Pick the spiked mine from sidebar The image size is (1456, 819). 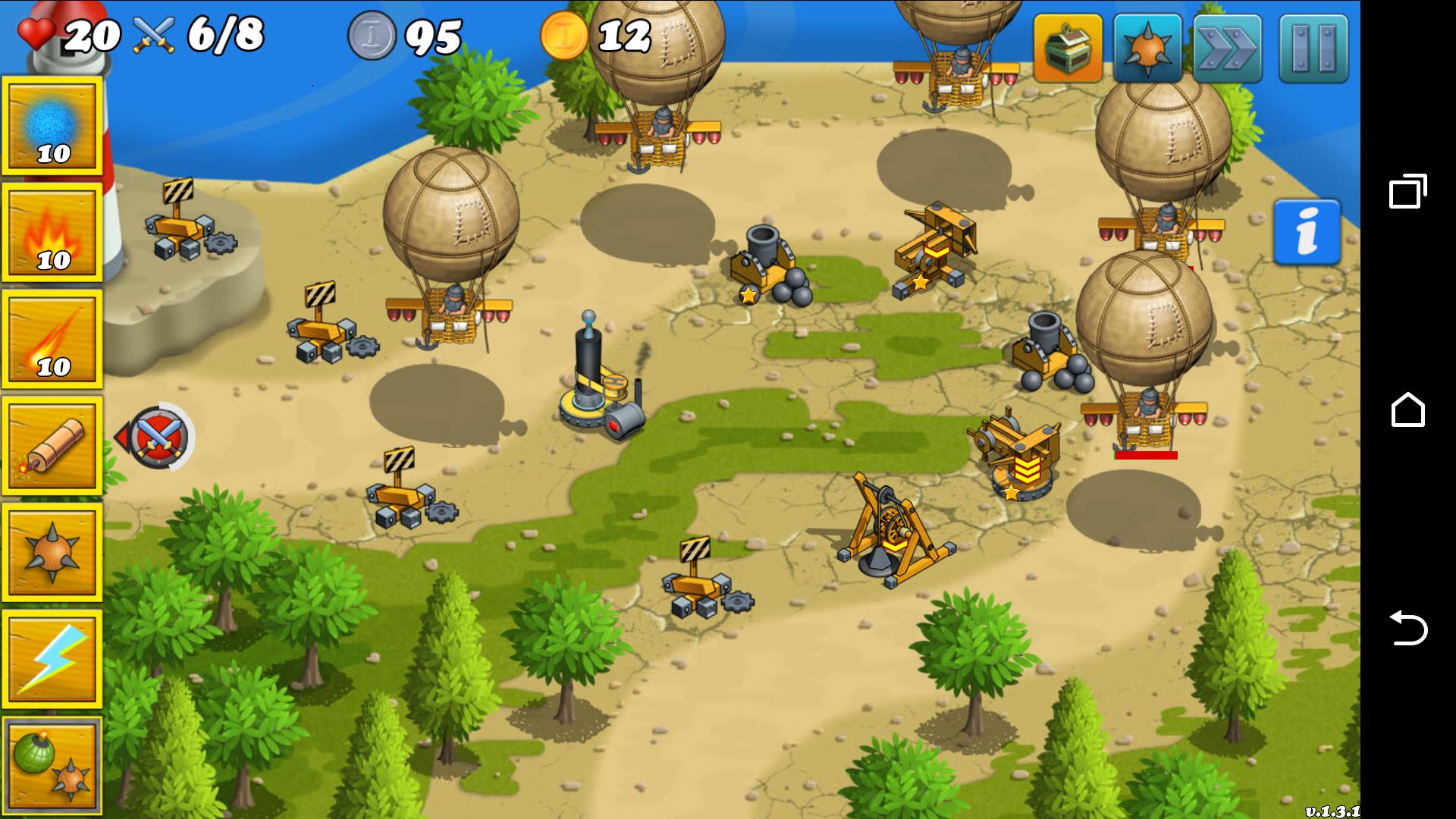click(52, 551)
